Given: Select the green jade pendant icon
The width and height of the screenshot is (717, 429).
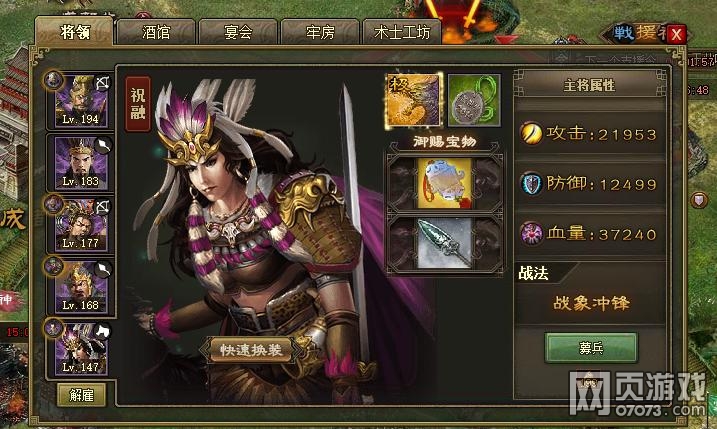Looking at the screenshot, I should click(473, 99).
